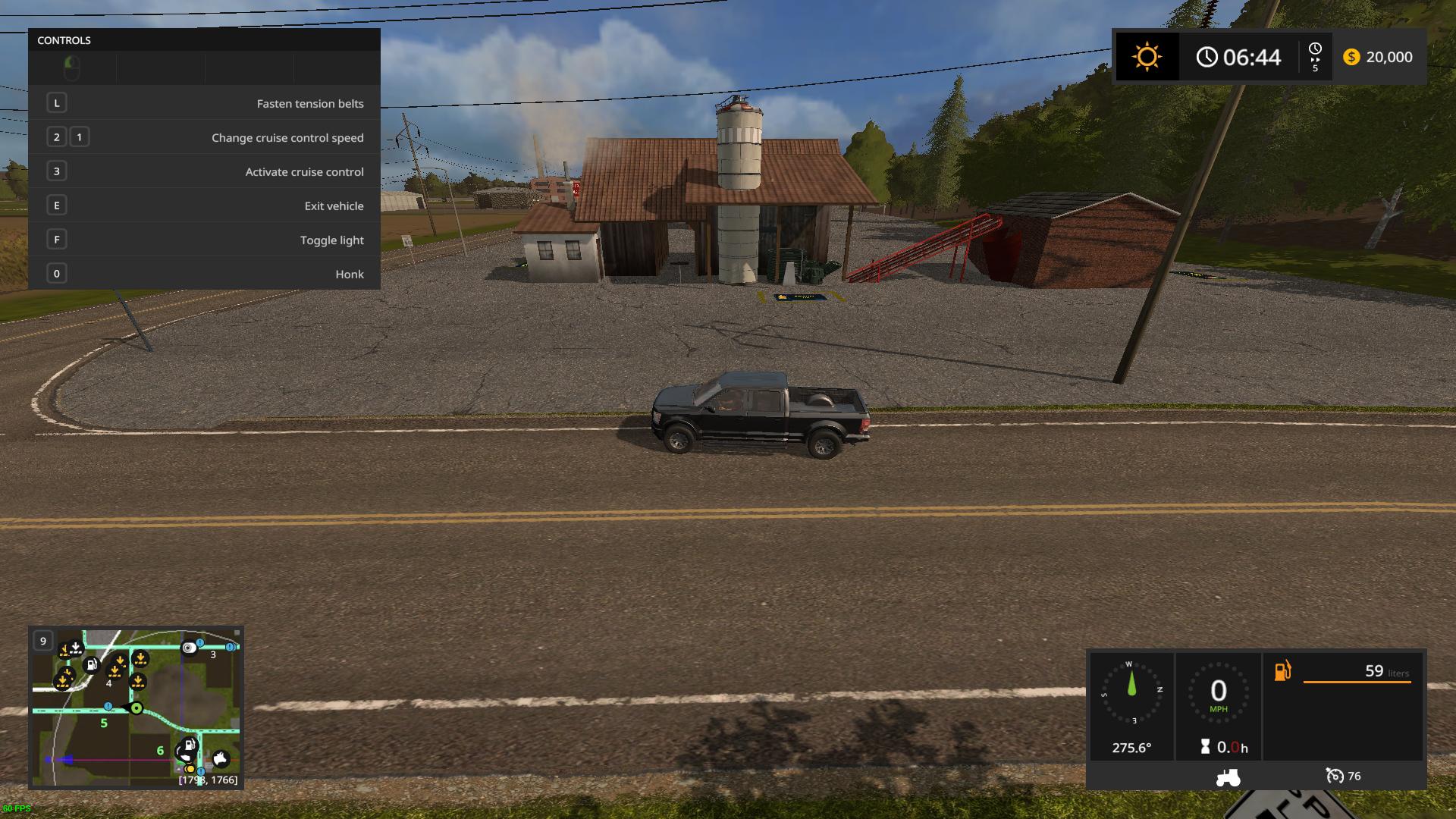
Task: Select the bale marker on the minimap
Action: pyautogui.click(x=189, y=648)
